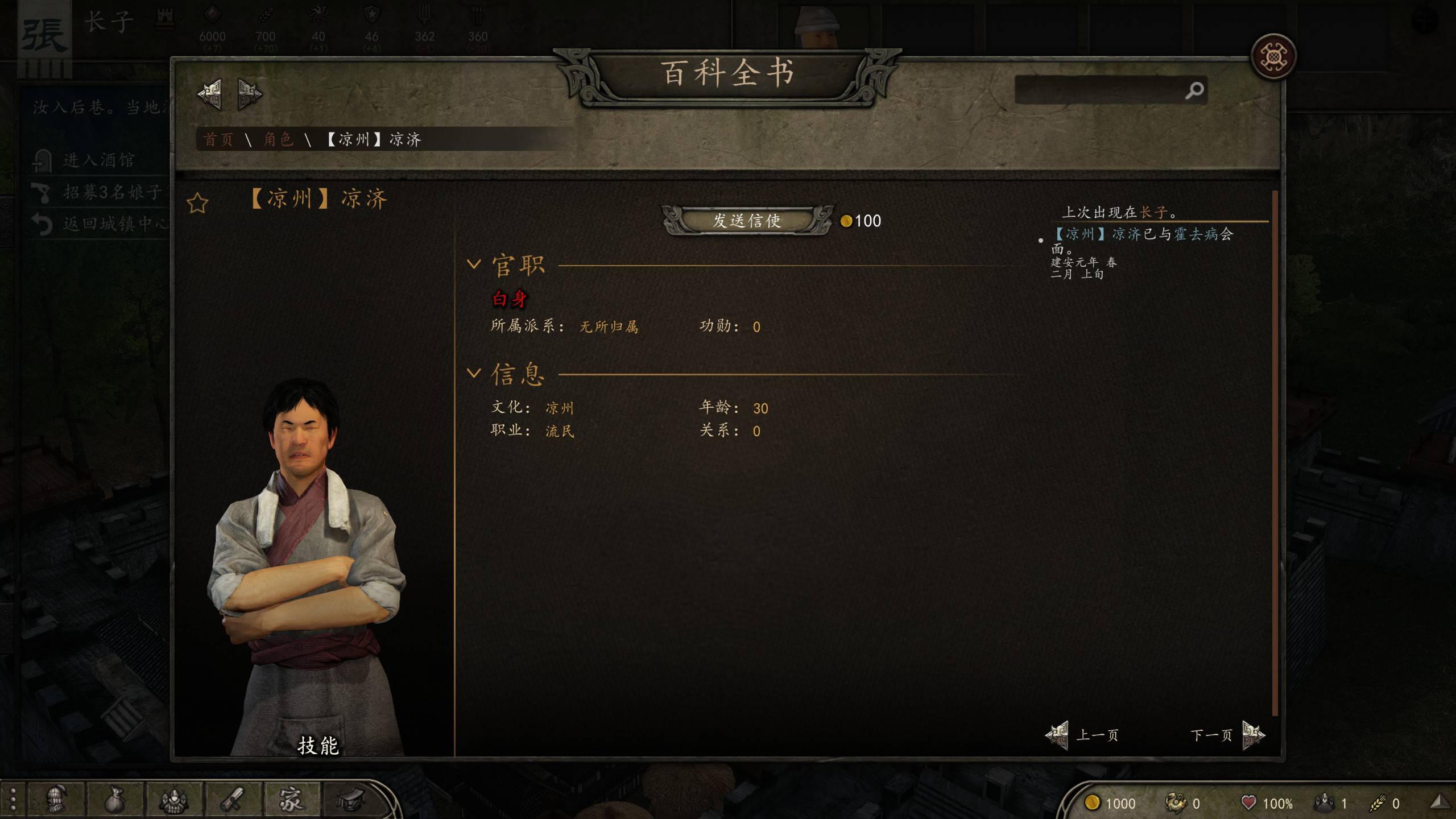Viewport: 1456px width, 819px height.
Task: Open the inventory bag icon
Action: 114,800
